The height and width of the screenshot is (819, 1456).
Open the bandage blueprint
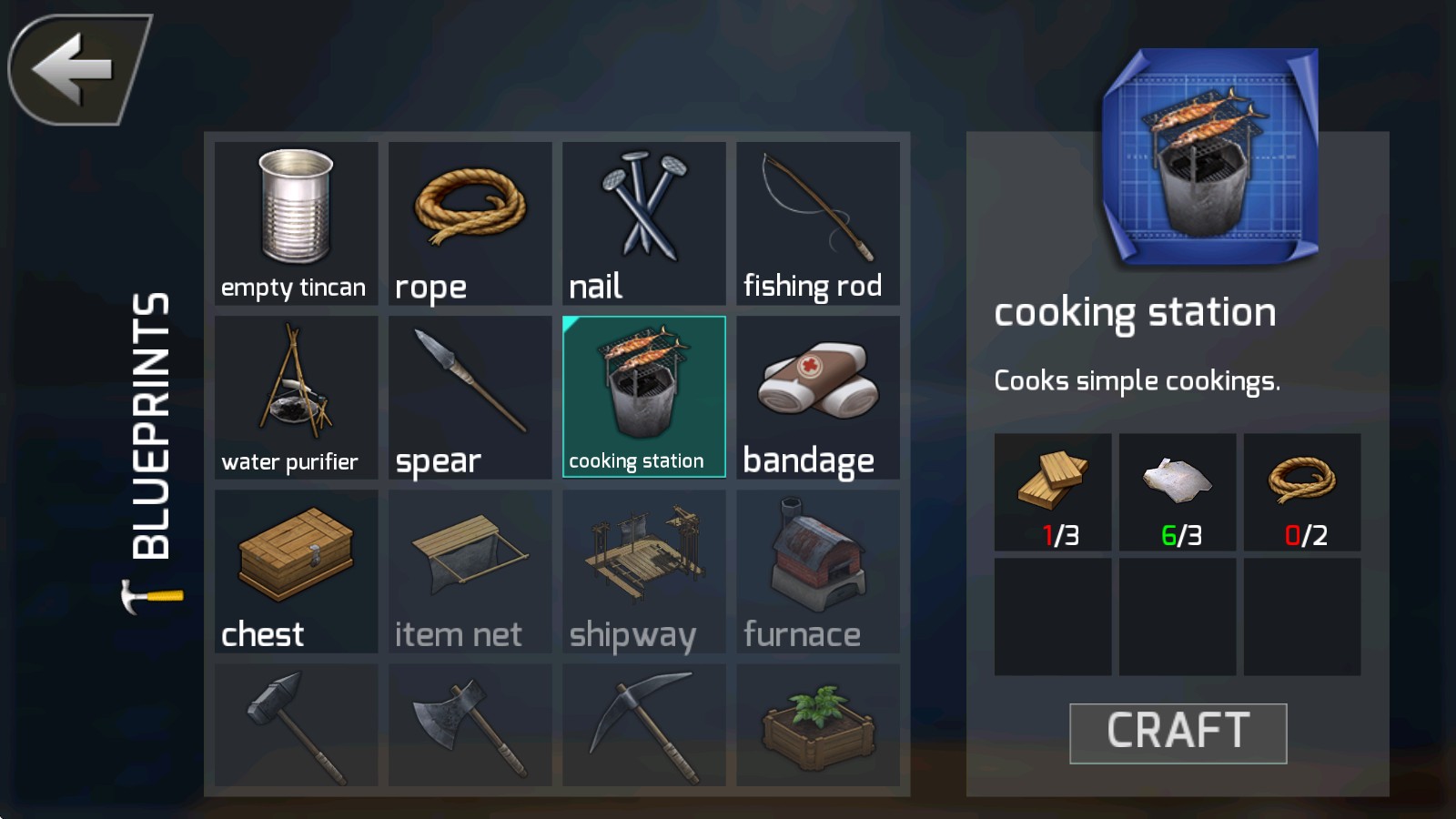[x=817, y=397]
